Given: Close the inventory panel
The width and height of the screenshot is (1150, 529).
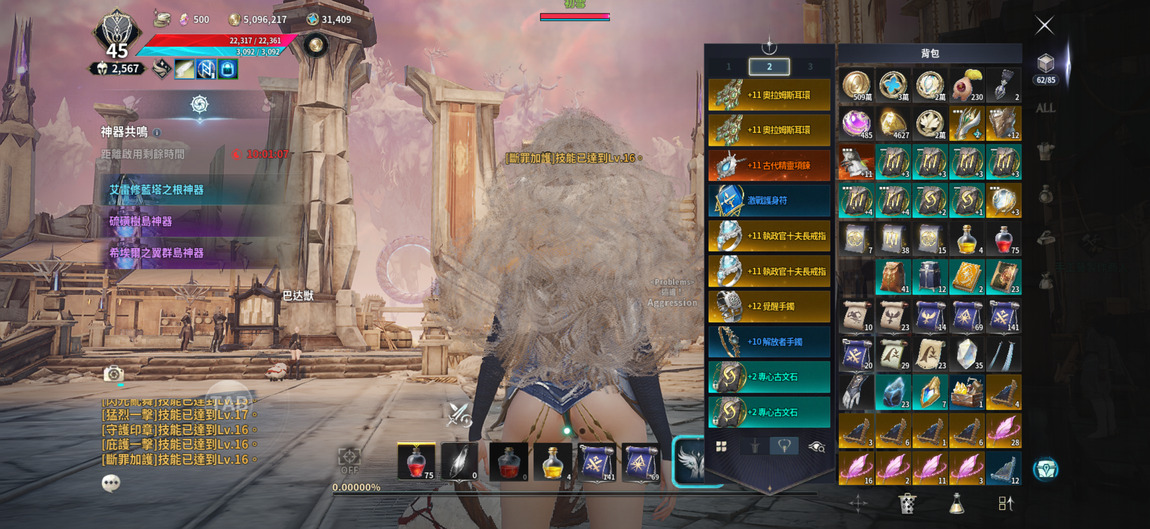Looking at the screenshot, I should pos(1044,25).
